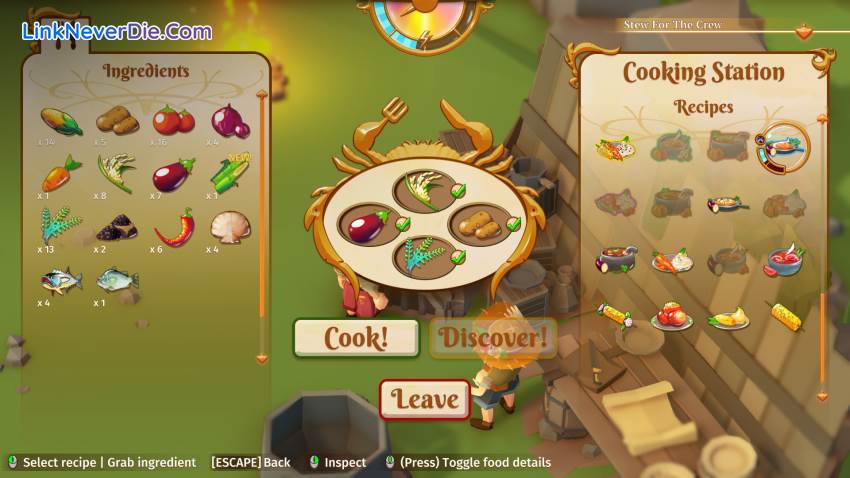
Task: Select the highlighted fish pan recipe
Action: pyautogui.click(x=782, y=147)
